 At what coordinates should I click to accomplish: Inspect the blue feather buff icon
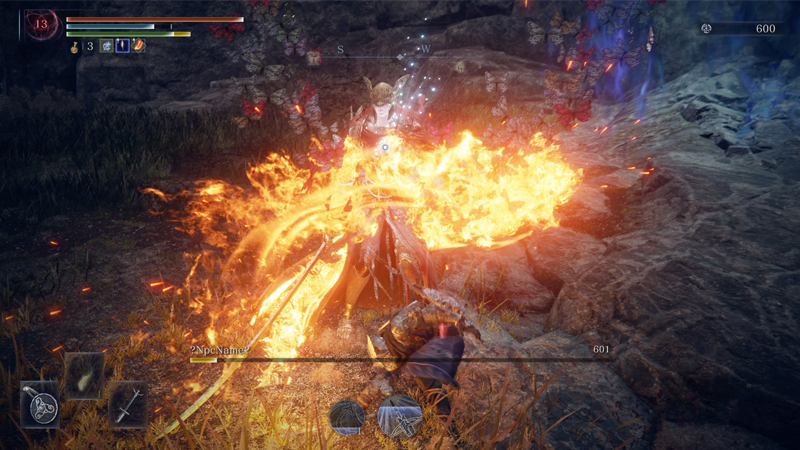point(122,46)
